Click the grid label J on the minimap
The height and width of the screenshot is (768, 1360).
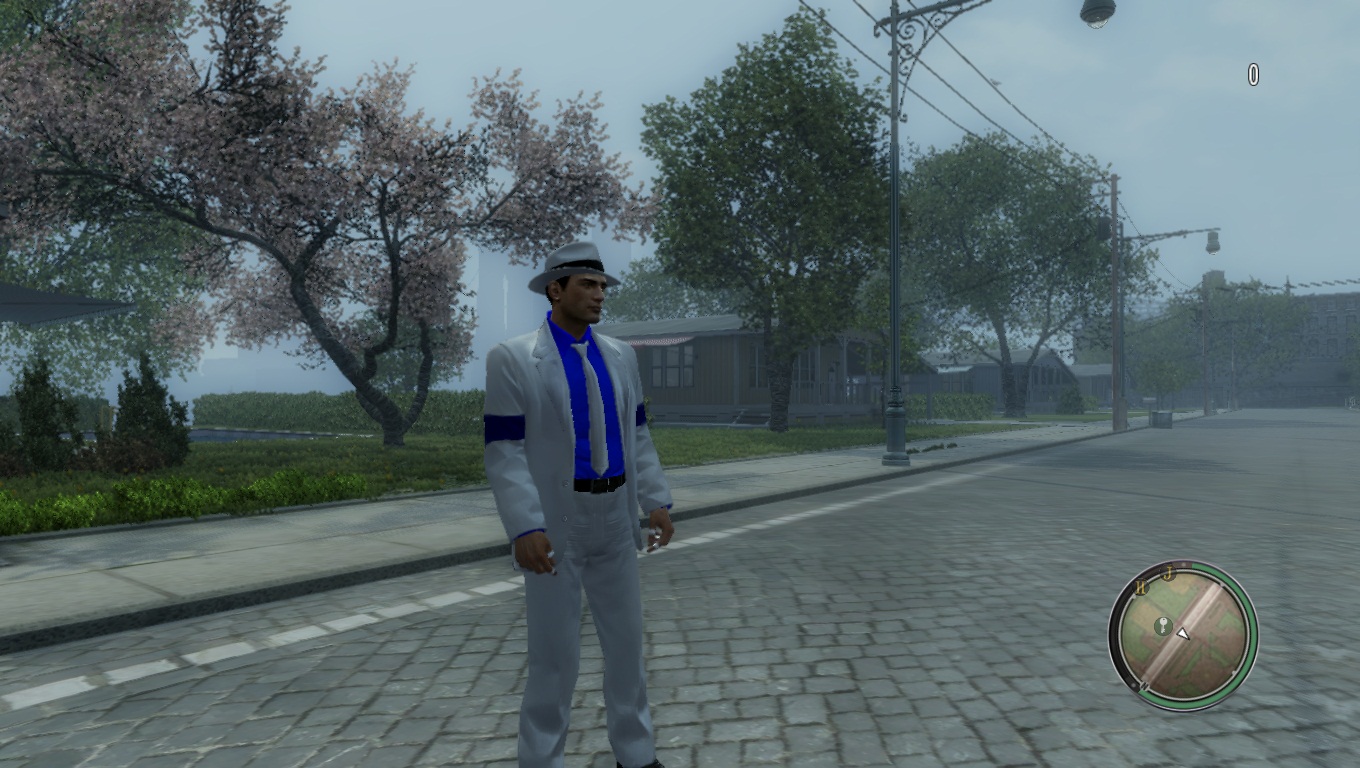1167,572
